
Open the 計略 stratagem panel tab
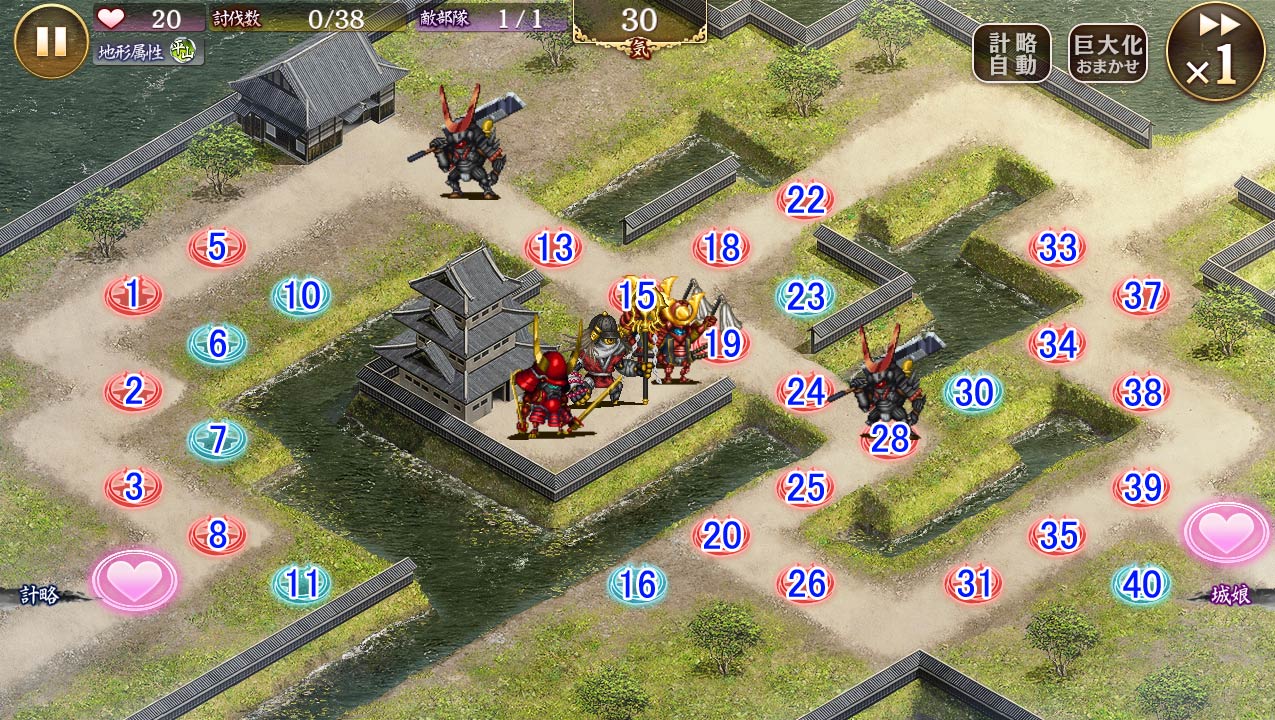(x=42, y=596)
